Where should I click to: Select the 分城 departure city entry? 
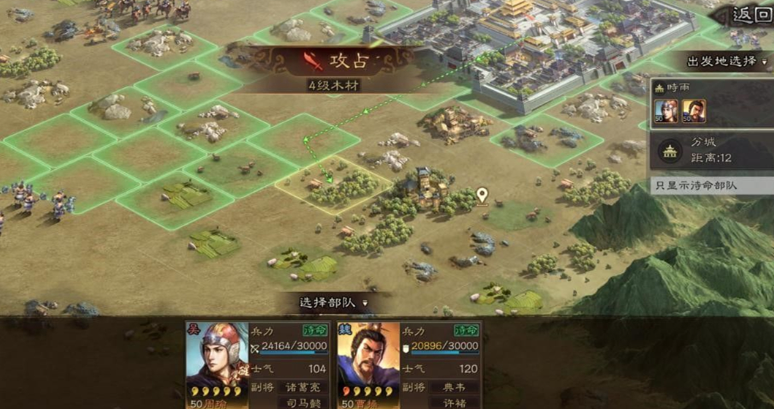click(x=712, y=152)
